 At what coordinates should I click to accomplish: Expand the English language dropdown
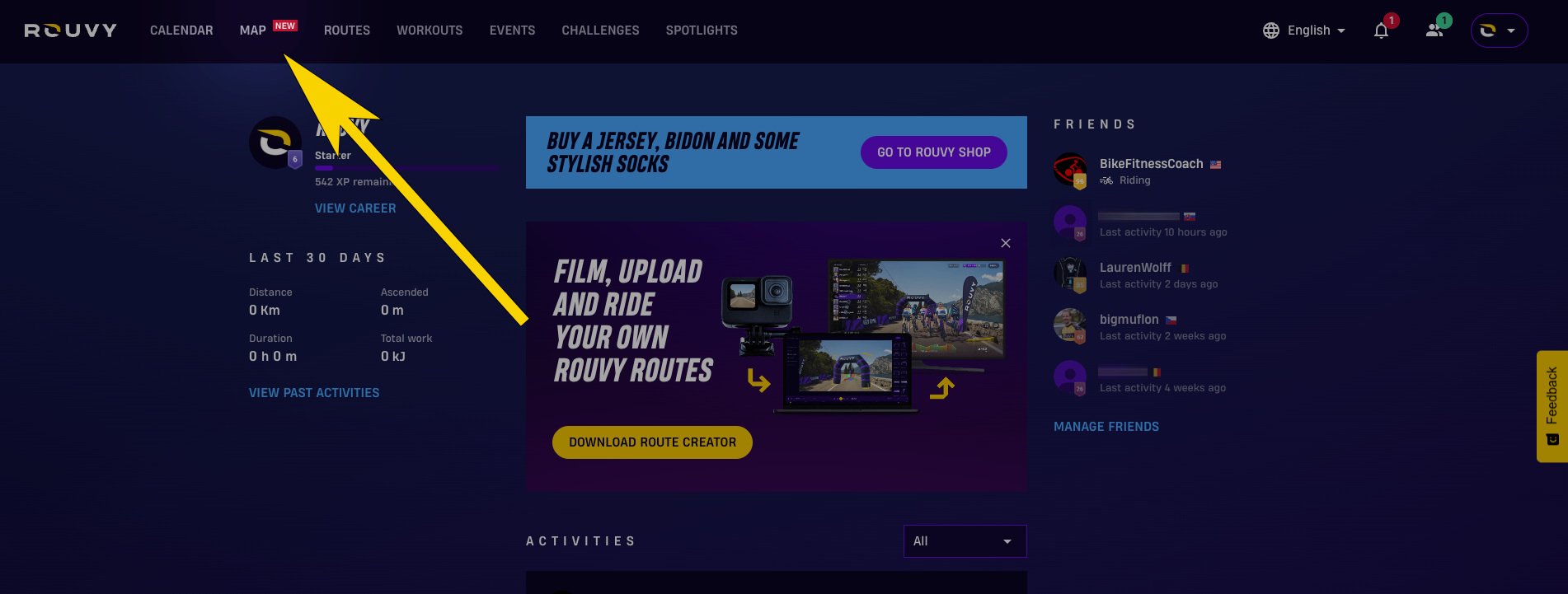1309,30
